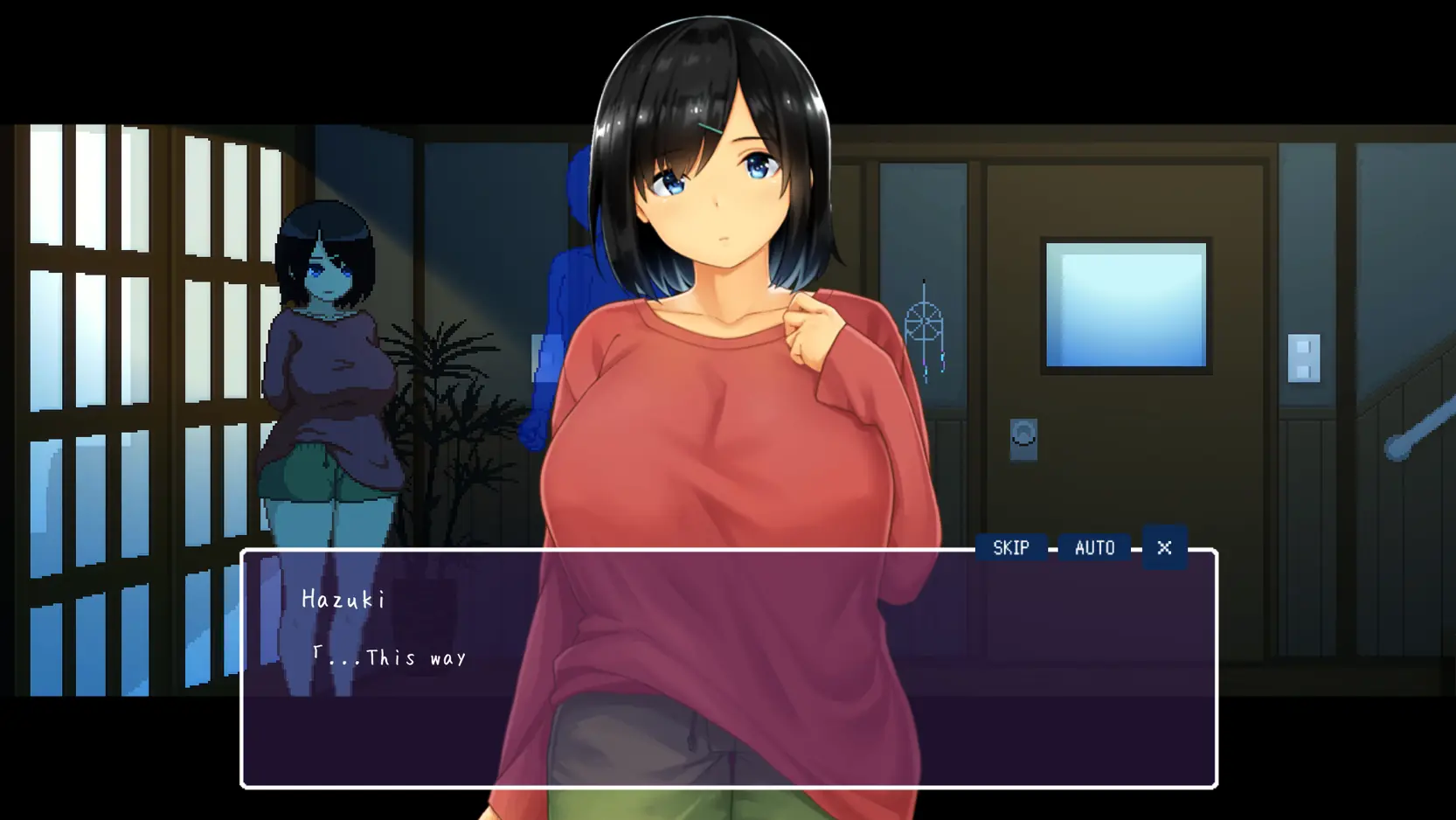Click the glowing blue wall monitor
Viewport: 1456px width, 820px height.
point(1126,304)
